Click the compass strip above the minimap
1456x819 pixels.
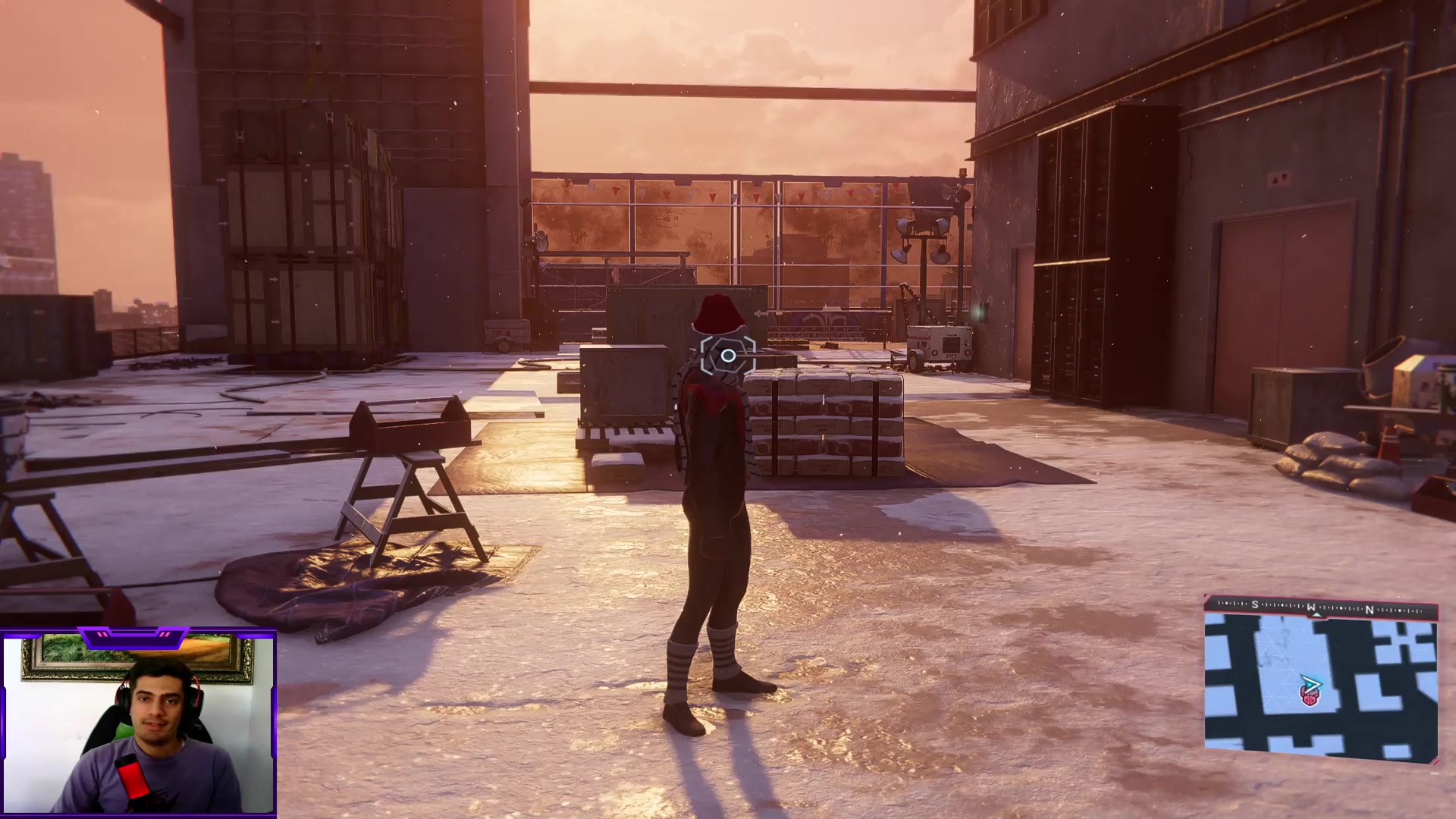coord(1320,607)
